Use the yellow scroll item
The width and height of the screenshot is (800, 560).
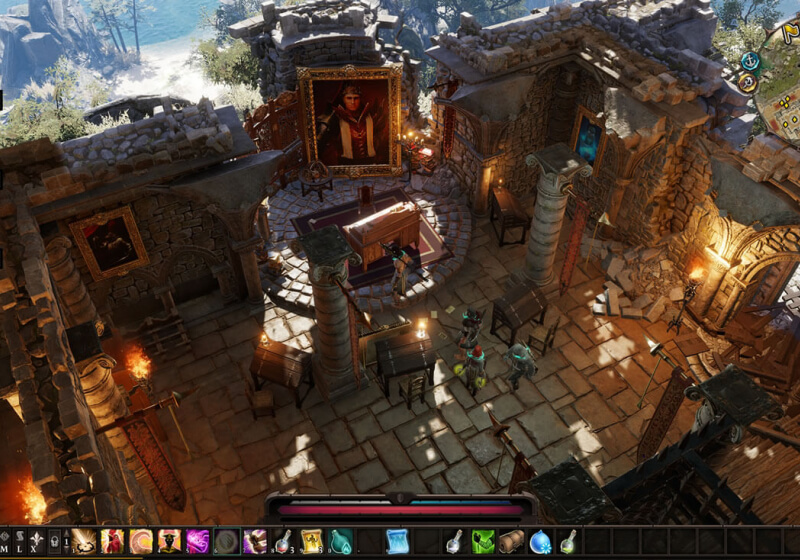[312, 541]
